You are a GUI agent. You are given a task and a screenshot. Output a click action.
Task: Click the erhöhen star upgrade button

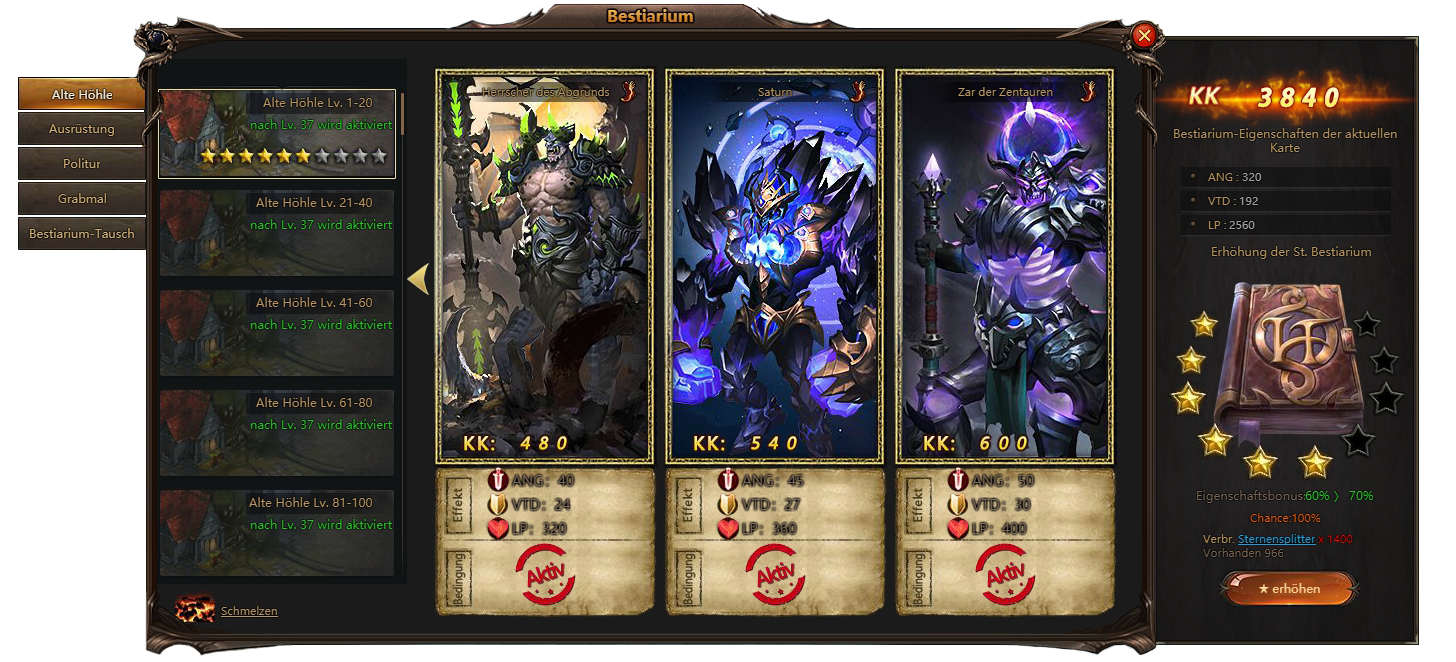(x=1289, y=589)
